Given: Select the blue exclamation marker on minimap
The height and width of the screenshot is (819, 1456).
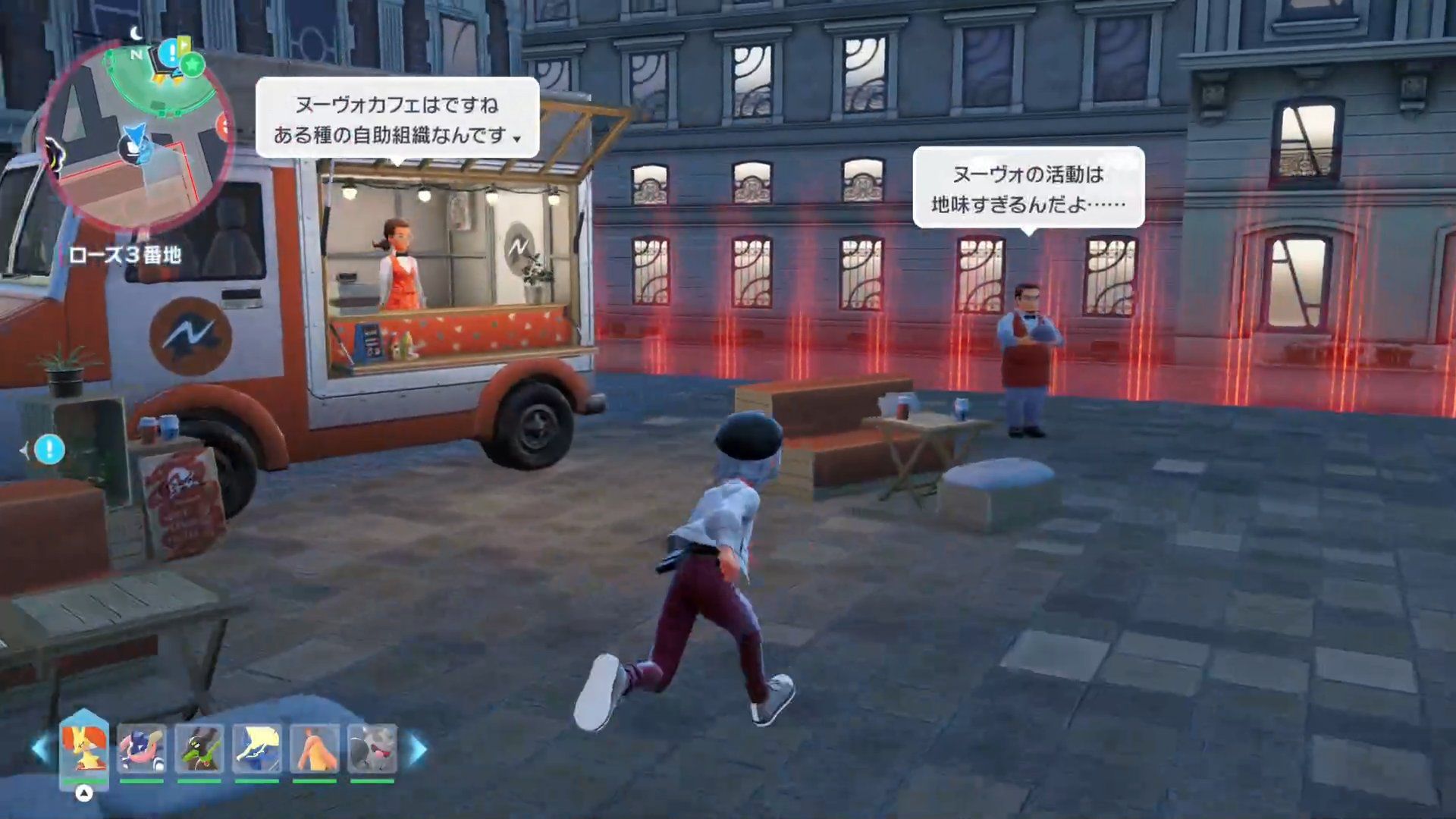Looking at the screenshot, I should coord(171,53).
